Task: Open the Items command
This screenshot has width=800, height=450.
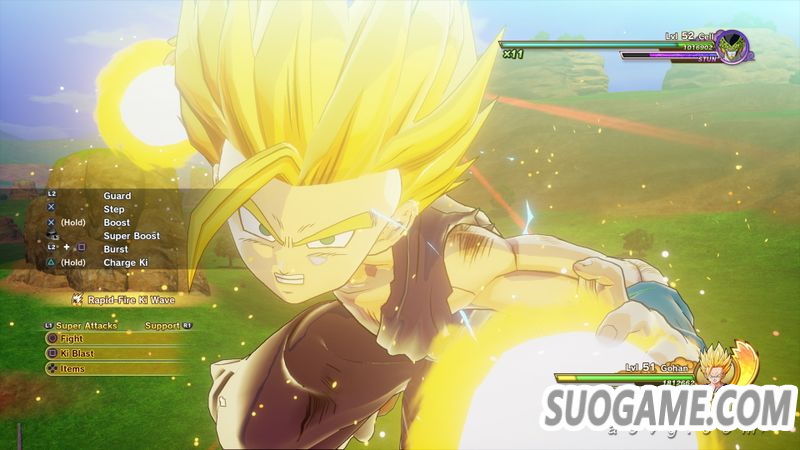Action: point(70,369)
